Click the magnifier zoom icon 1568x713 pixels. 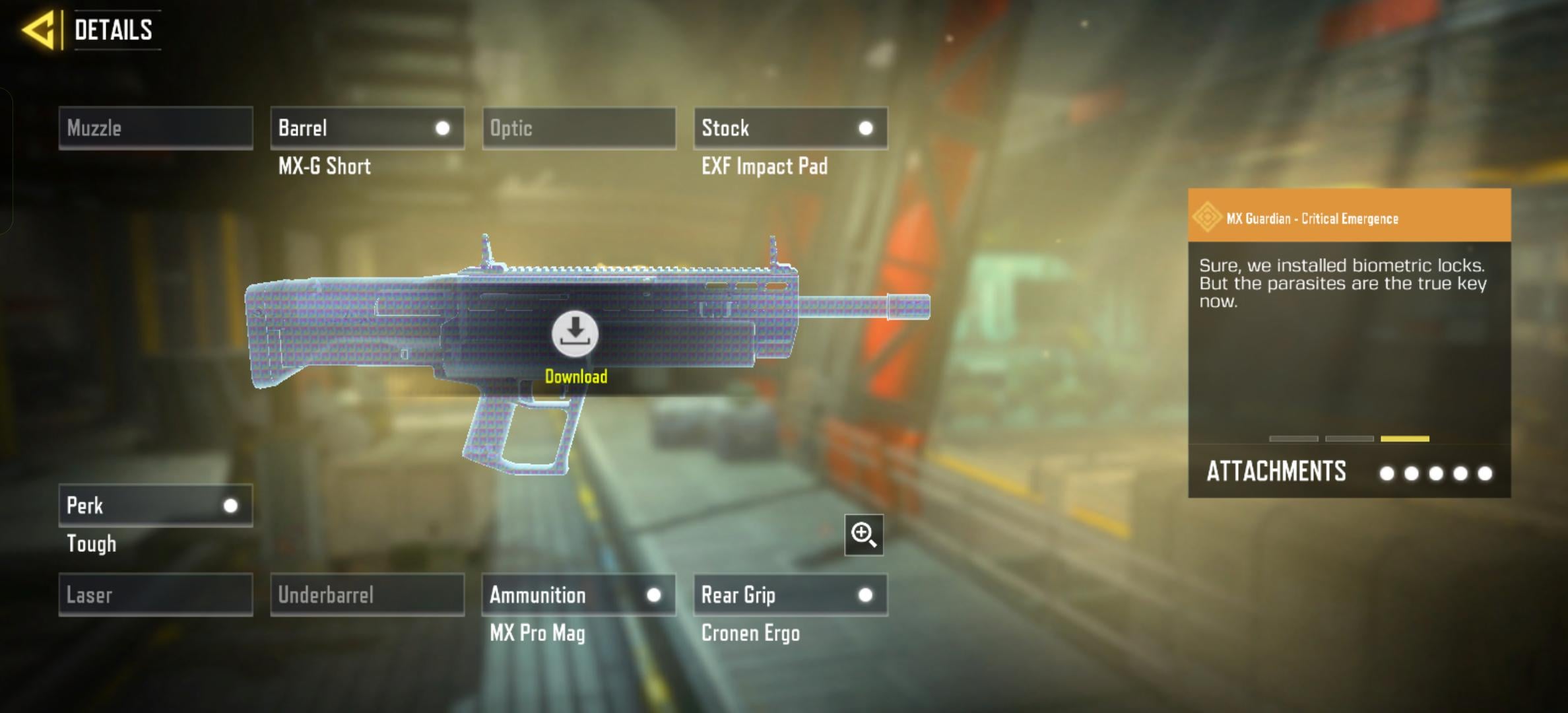864,535
